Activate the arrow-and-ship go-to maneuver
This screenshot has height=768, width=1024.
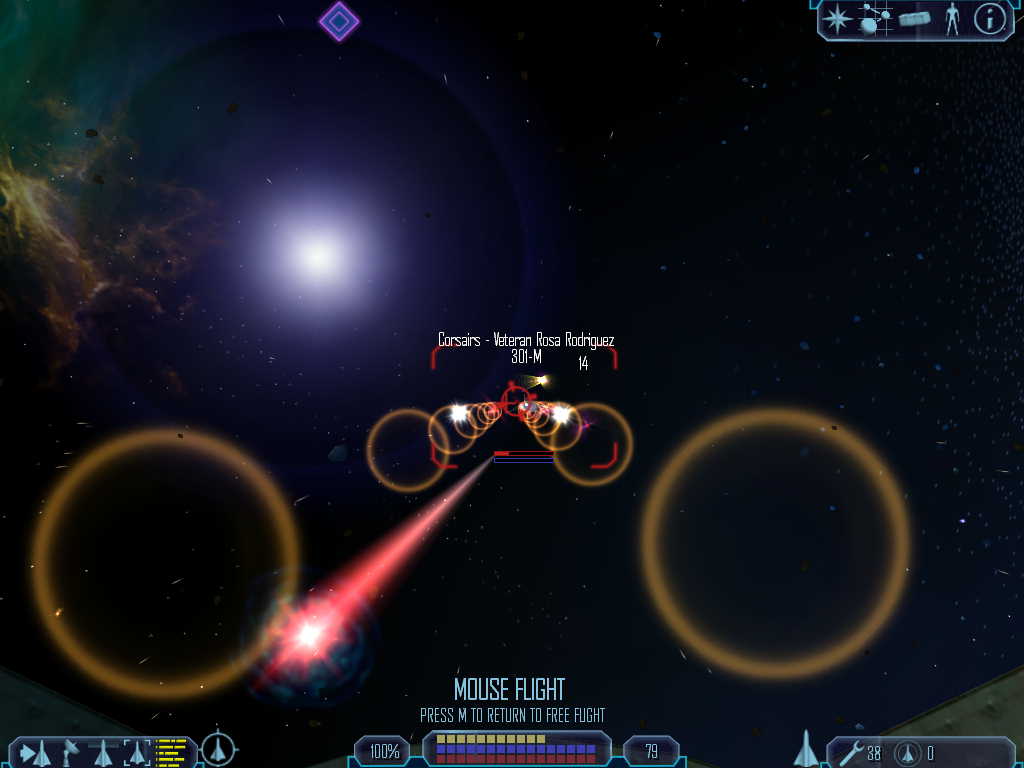[35, 751]
